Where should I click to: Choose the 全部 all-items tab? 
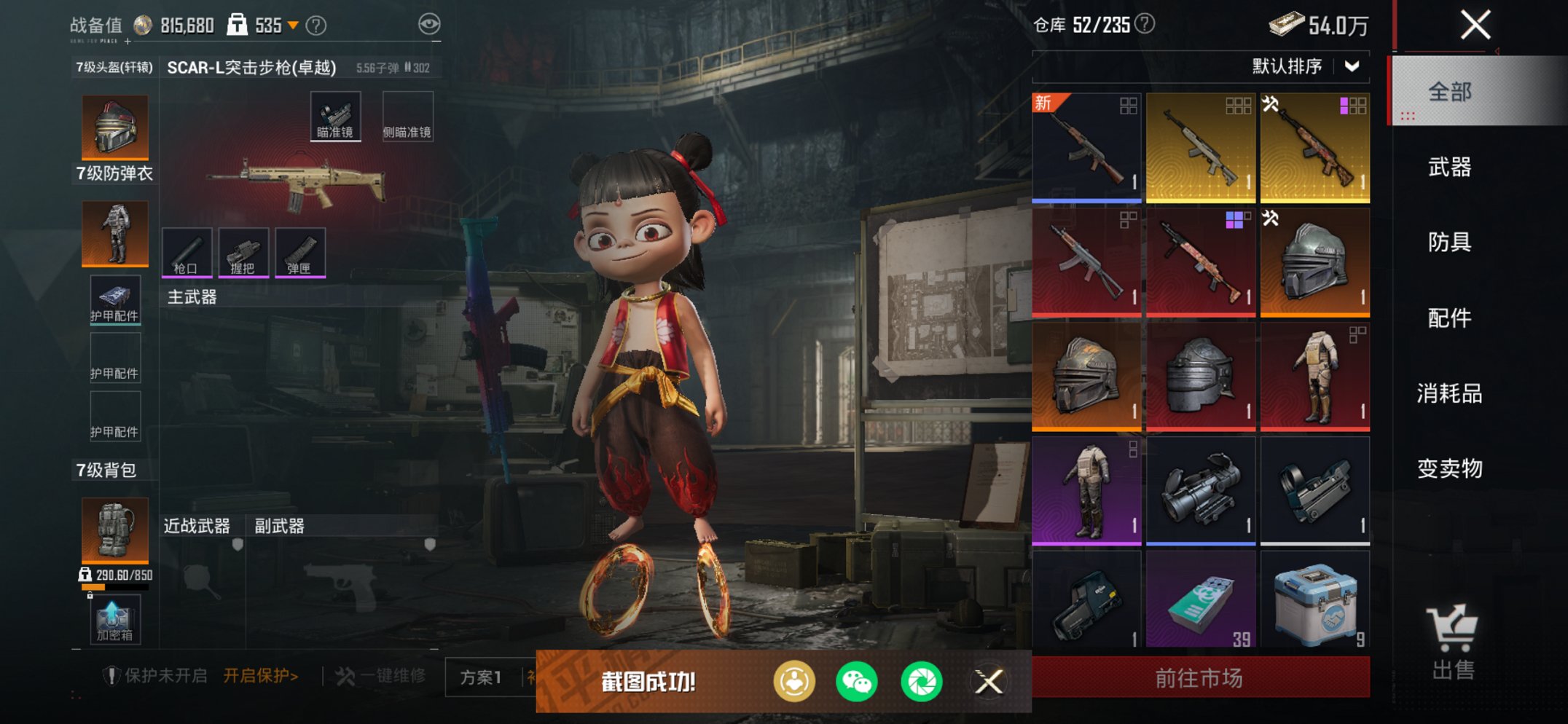pyautogui.click(x=1449, y=92)
